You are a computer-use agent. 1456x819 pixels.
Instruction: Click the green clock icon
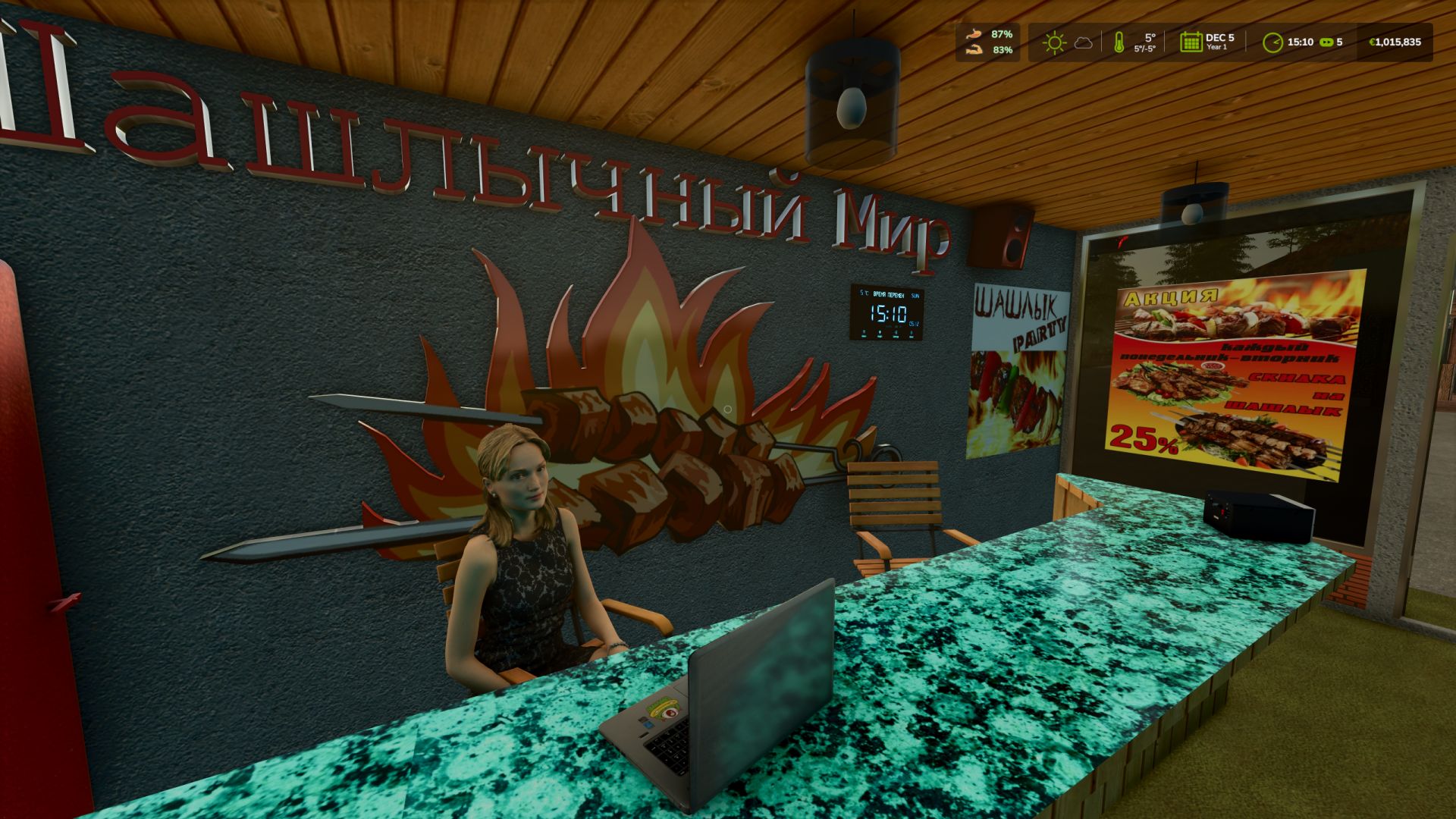click(x=1272, y=42)
